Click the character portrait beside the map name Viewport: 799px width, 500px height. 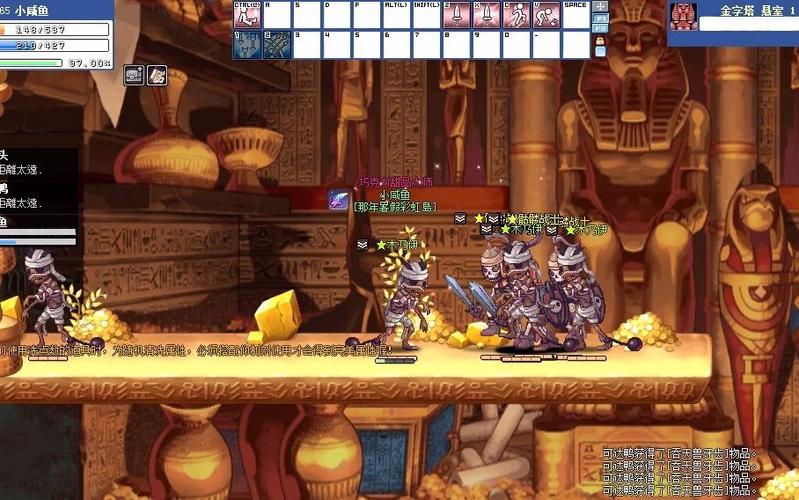click(x=683, y=15)
